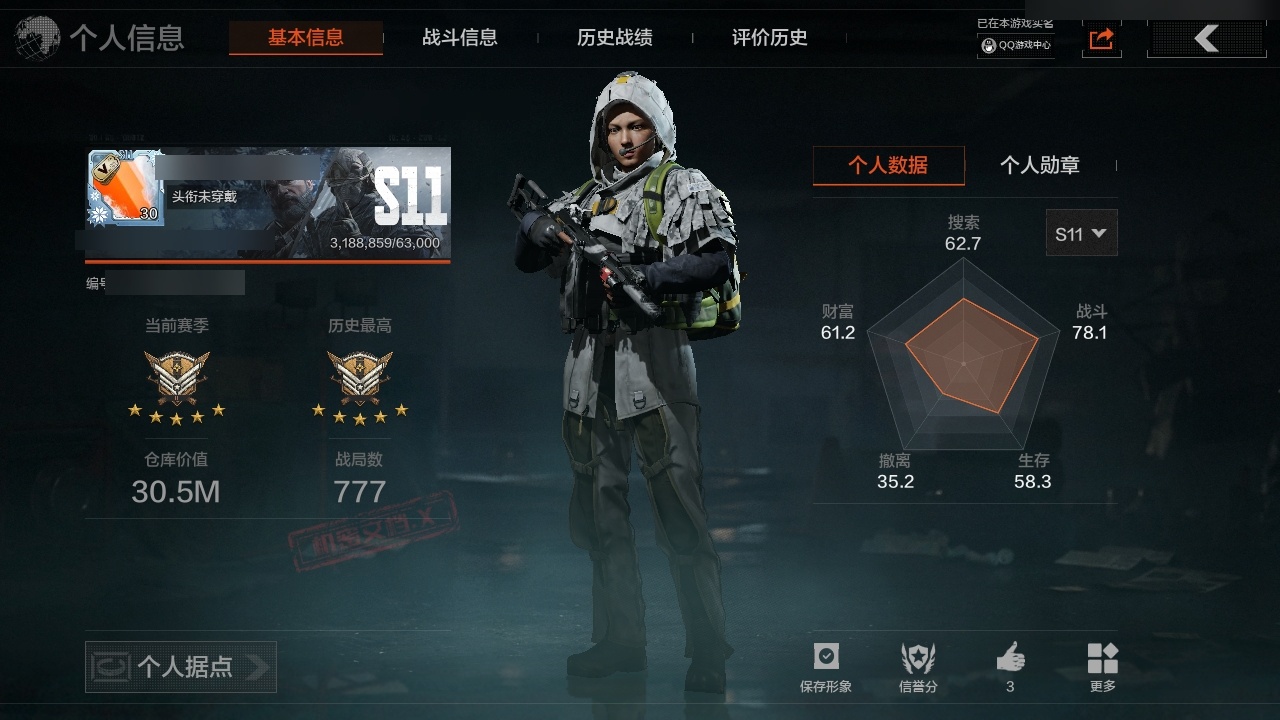Click the share arrow icon

click(x=1101, y=39)
